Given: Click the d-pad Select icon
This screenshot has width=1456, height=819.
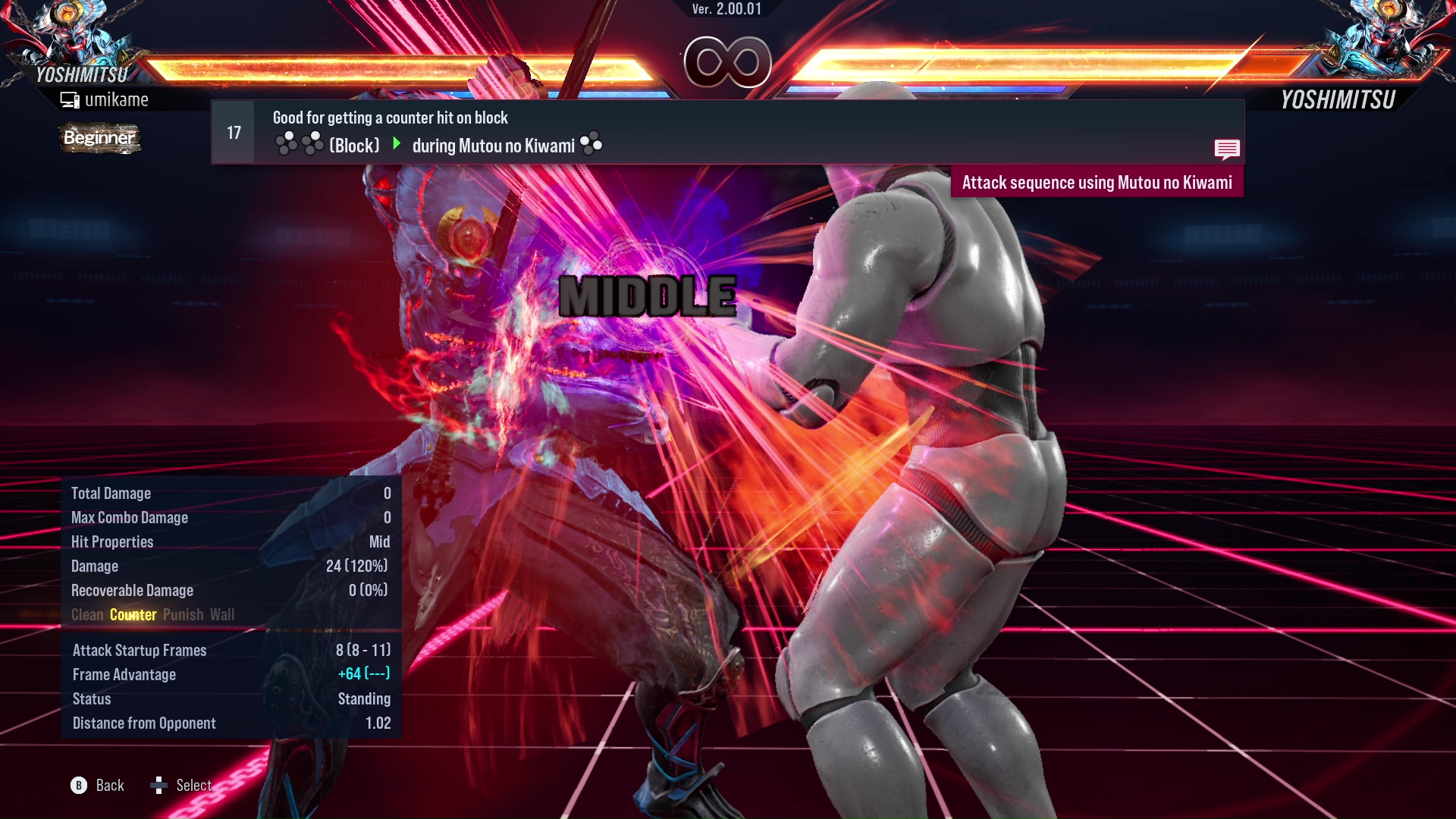Looking at the screenshot, I should click(x=160, y=786).
